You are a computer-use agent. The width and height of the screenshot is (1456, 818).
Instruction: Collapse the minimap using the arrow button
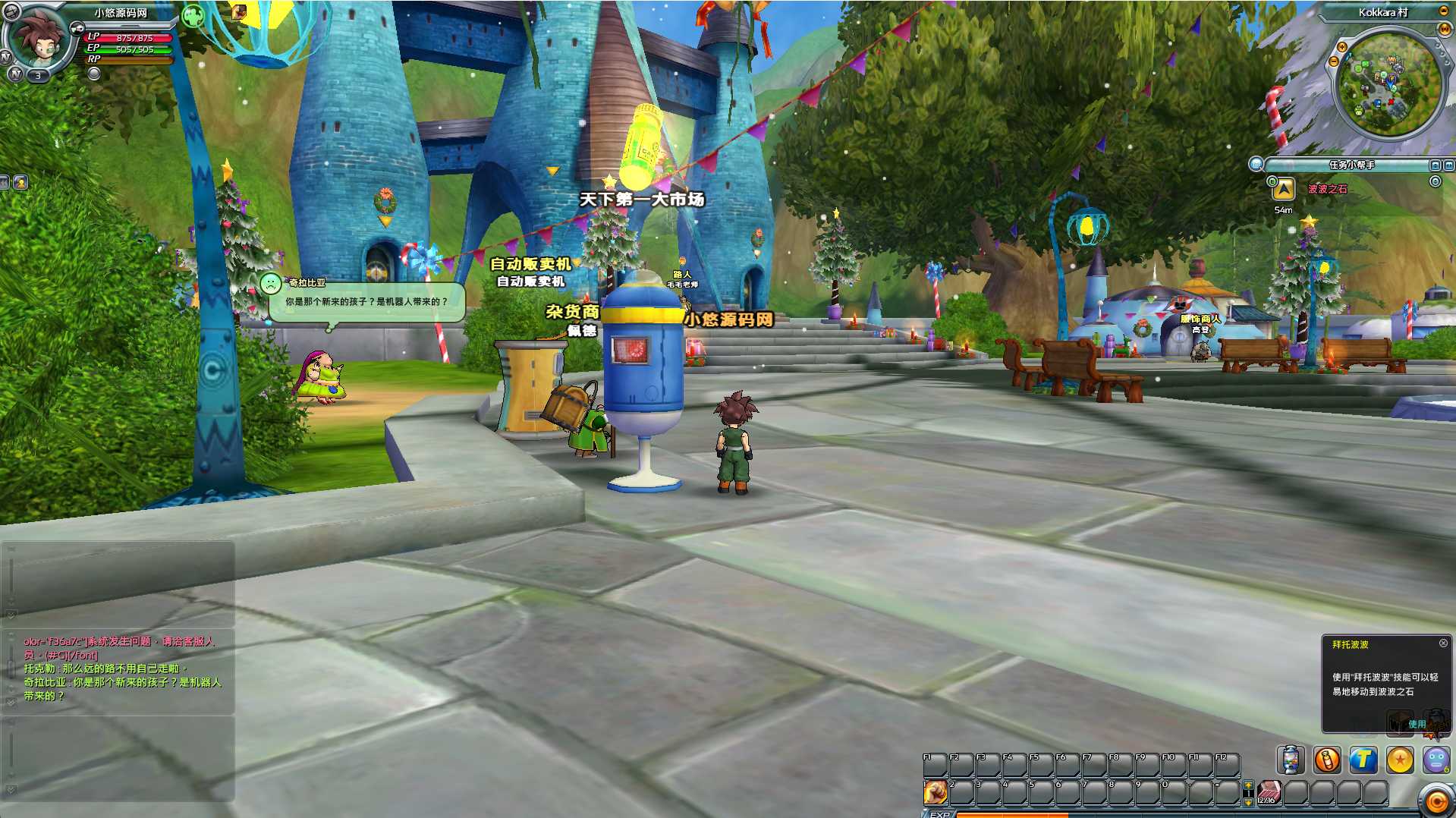coord(1443,11)
